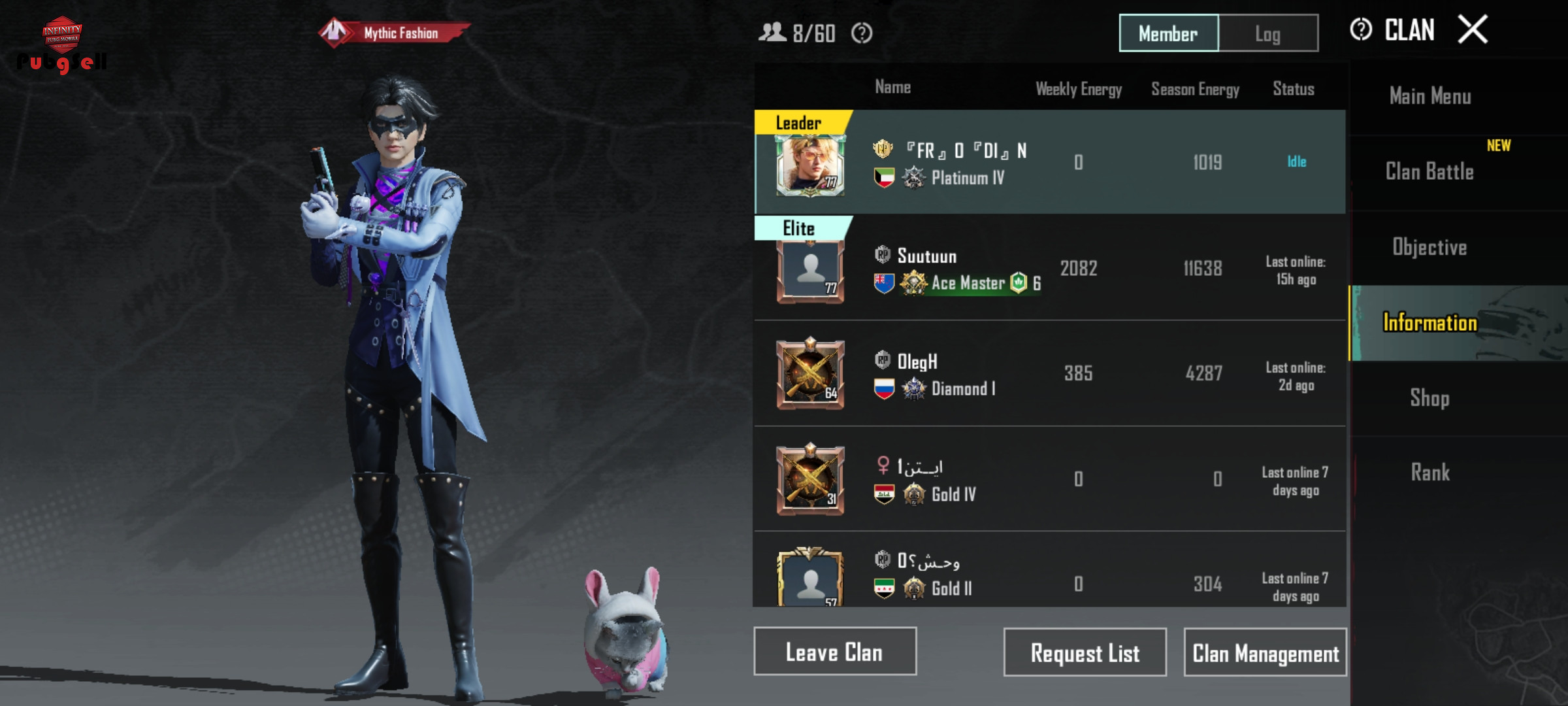
Task: Click the Leave Clan button
Action: click(x=834, y=652)
